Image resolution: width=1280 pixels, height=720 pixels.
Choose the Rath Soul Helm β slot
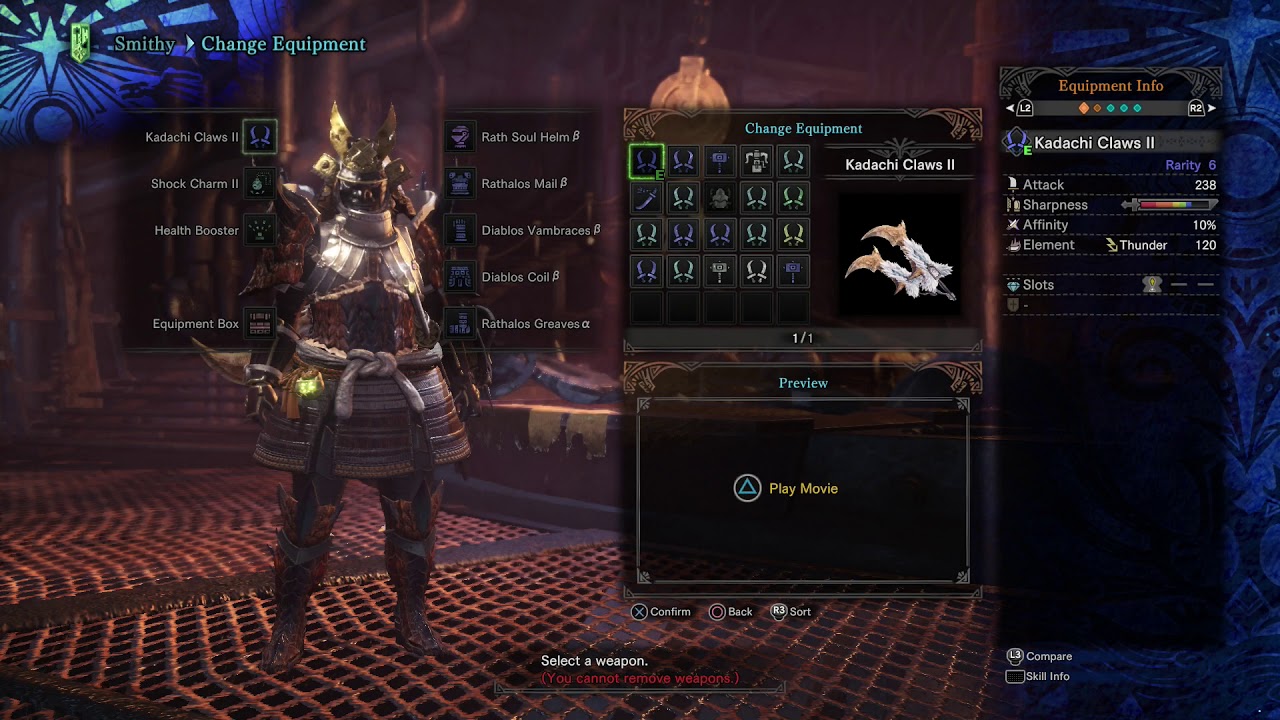point(460,137)
